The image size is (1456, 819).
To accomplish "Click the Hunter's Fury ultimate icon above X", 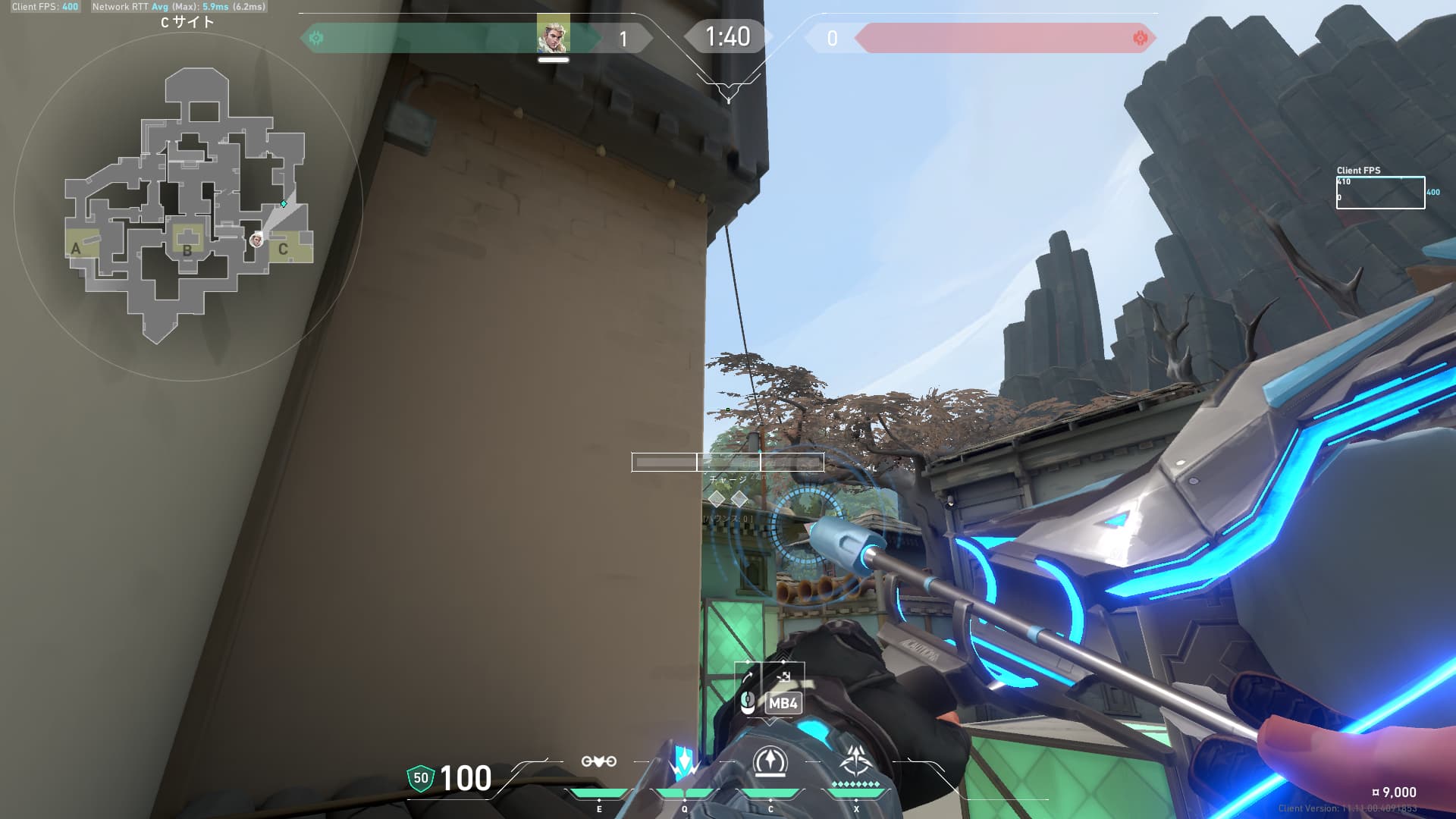I will tap(855, 758).
